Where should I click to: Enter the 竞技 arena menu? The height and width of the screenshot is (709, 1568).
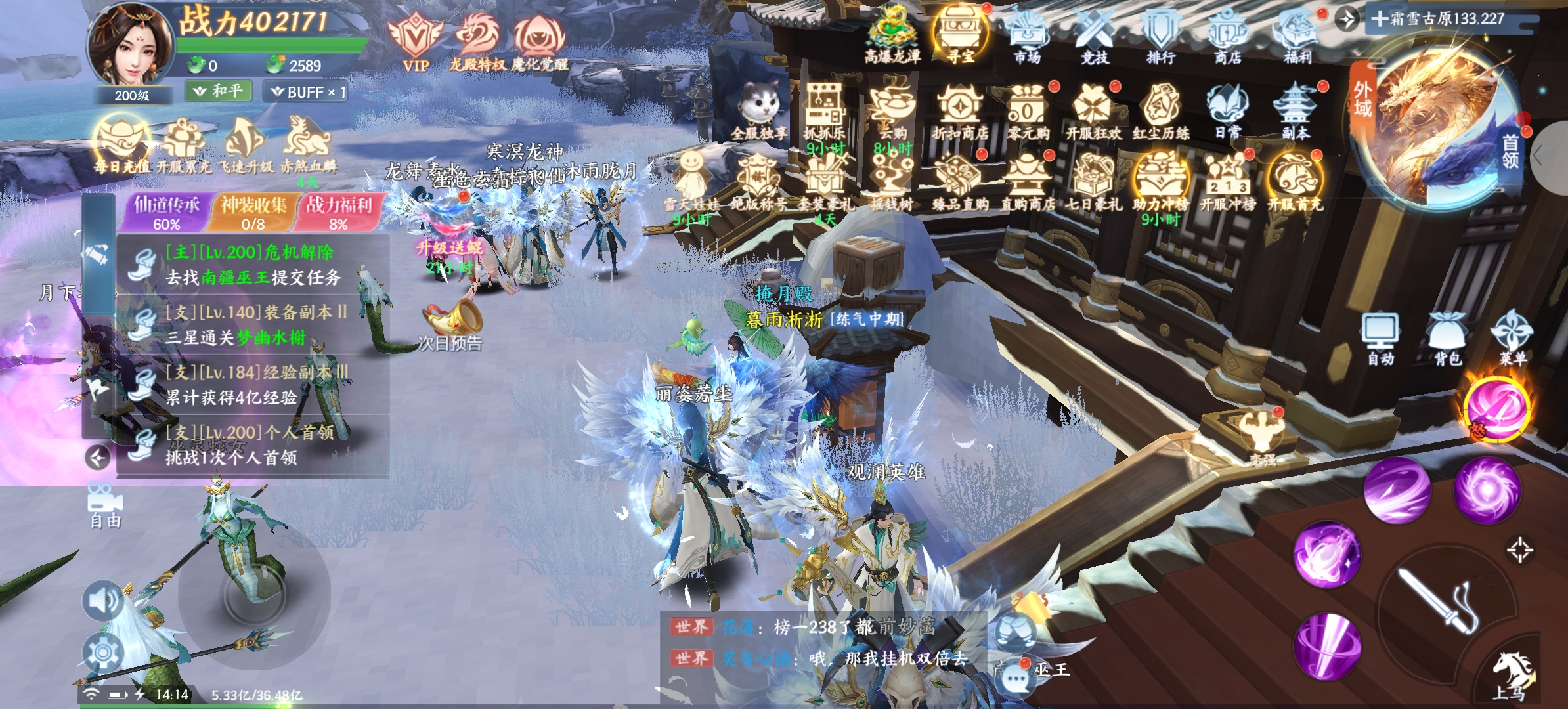(1094, 36)
